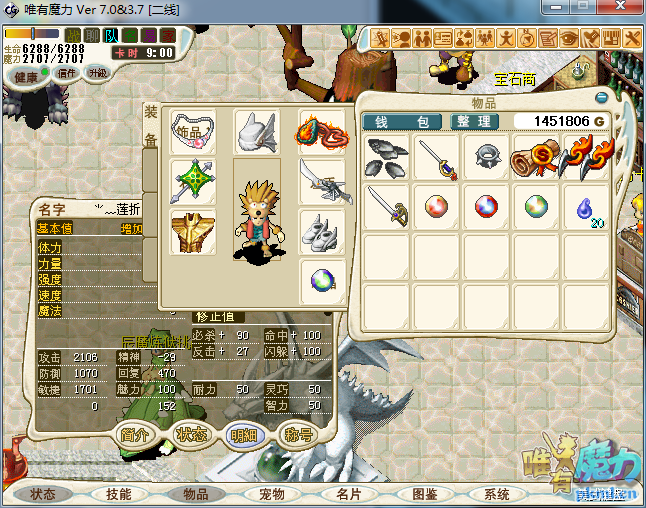Open the 技能 skills menu
The width and height of the screenshot is (646, 508).
(118, 494)
